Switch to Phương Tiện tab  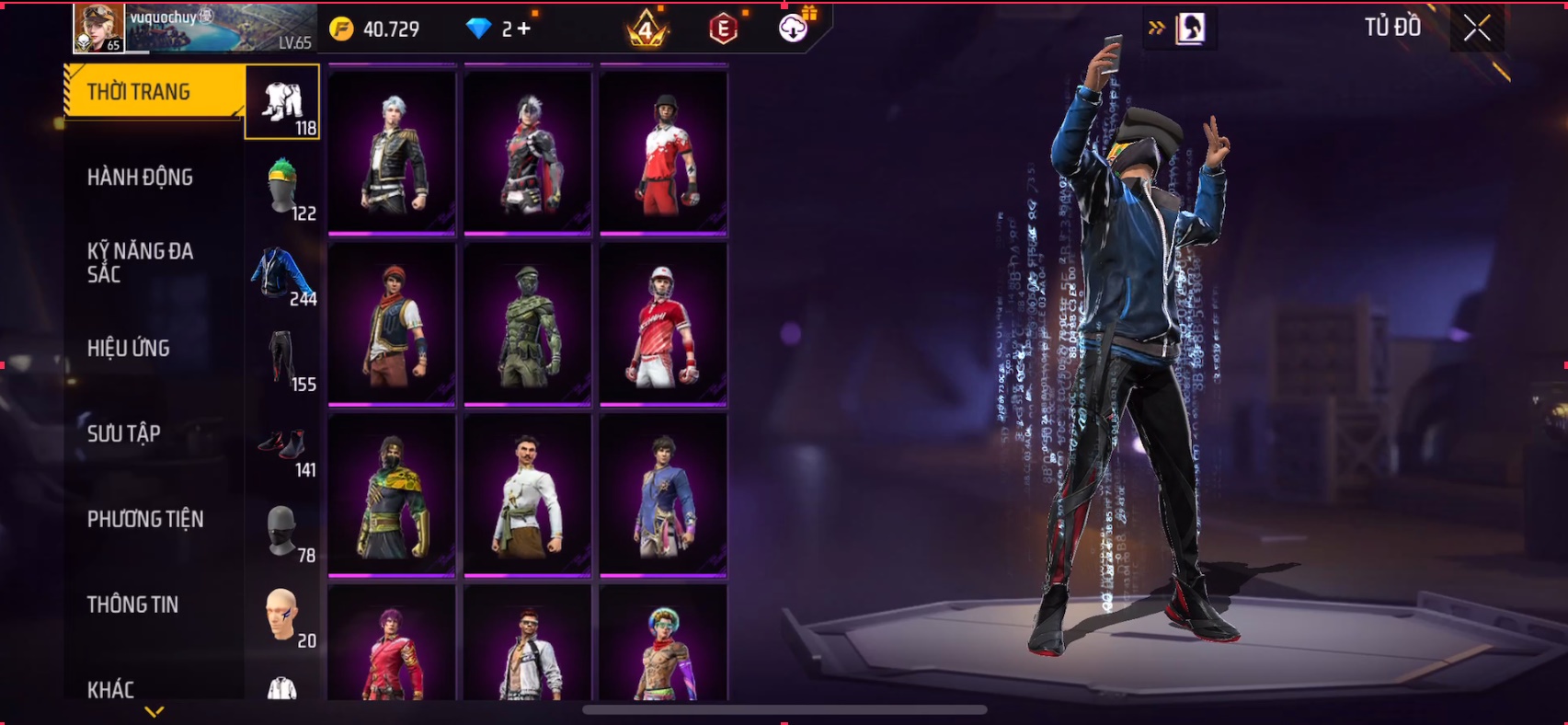point(145,519)
